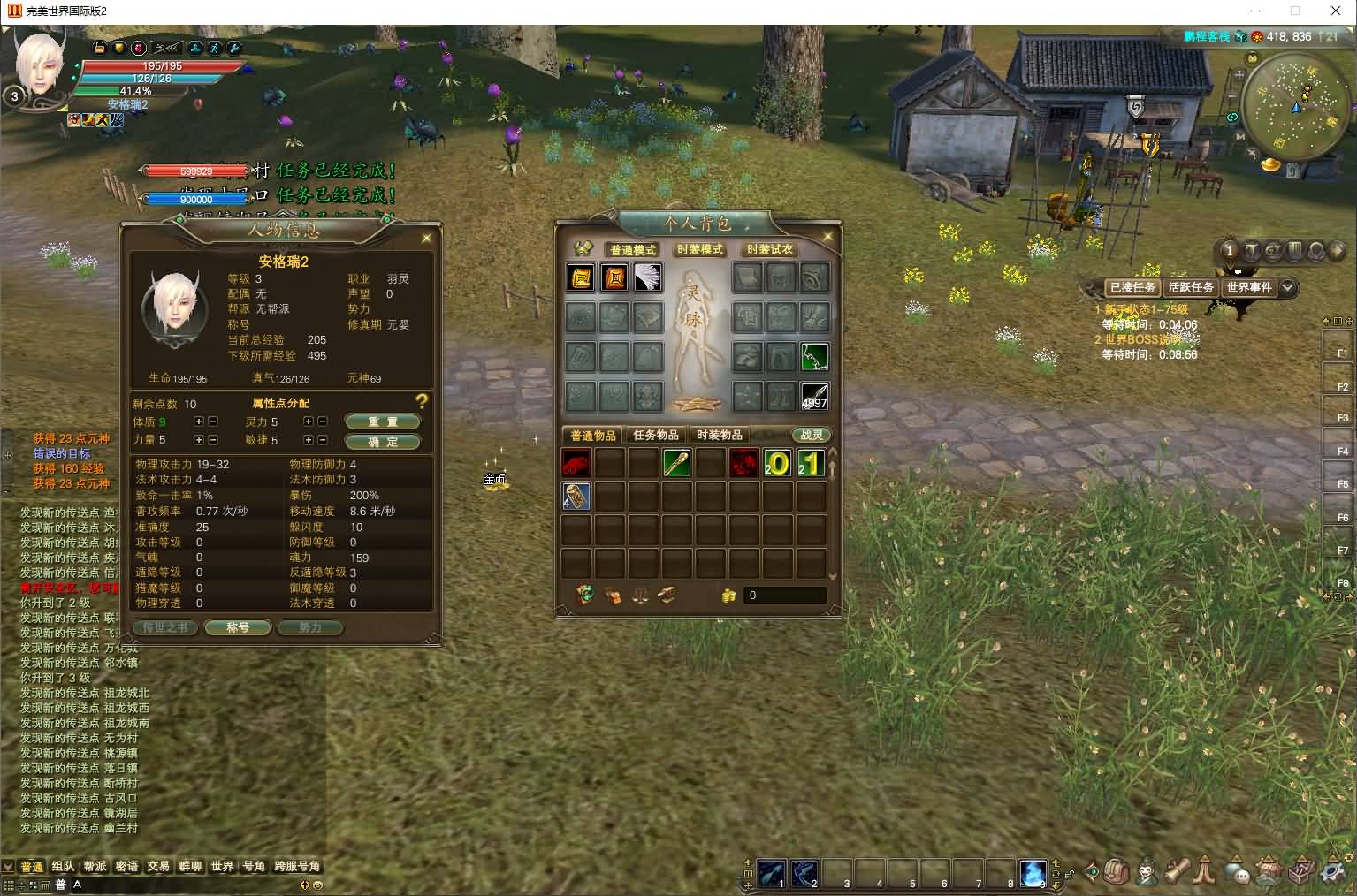
Task: Switch to 时装物品 bag tab
Action: (x=720, y=435)
